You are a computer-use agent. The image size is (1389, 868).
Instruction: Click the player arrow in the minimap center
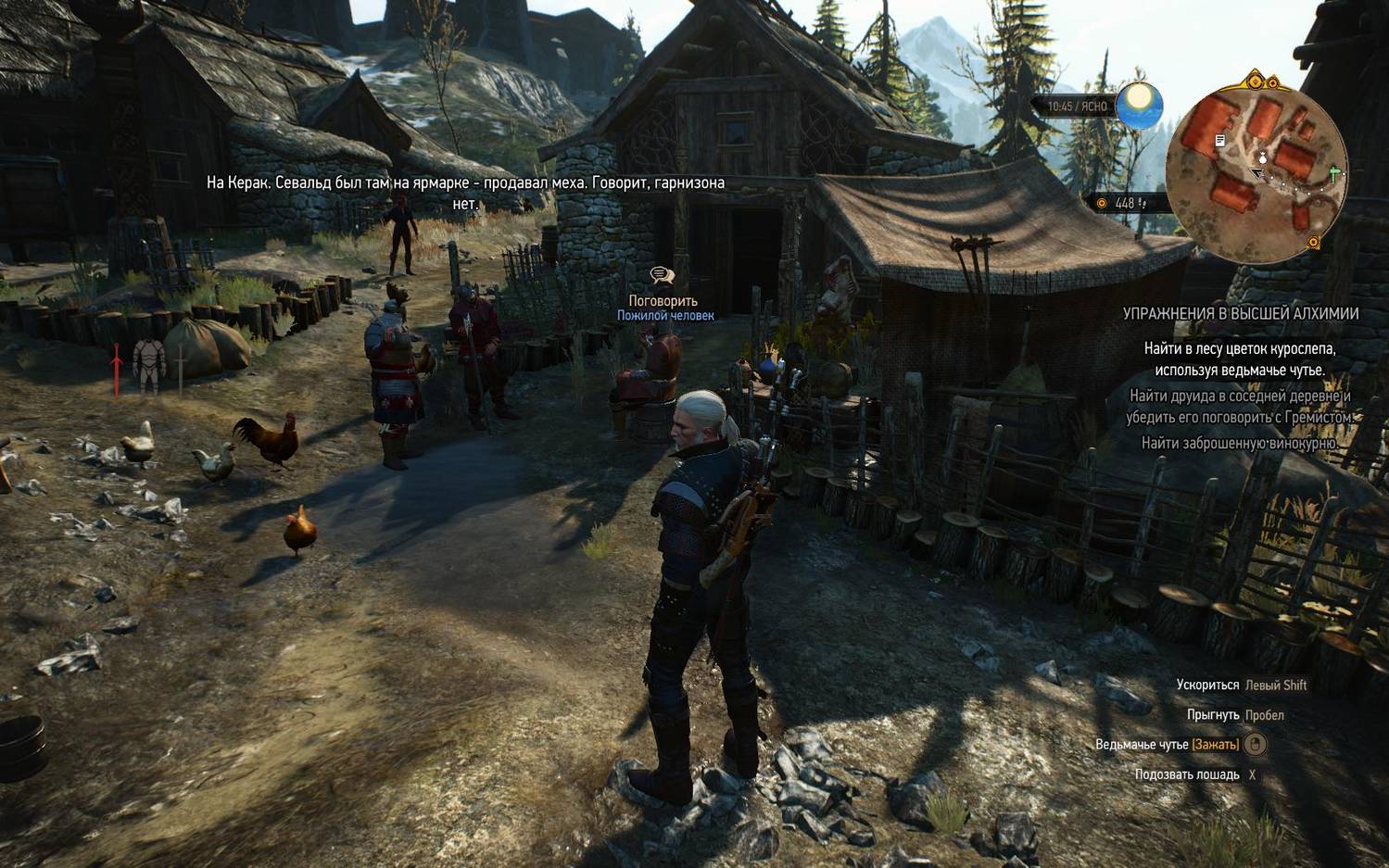click(x=1258, y=172)
